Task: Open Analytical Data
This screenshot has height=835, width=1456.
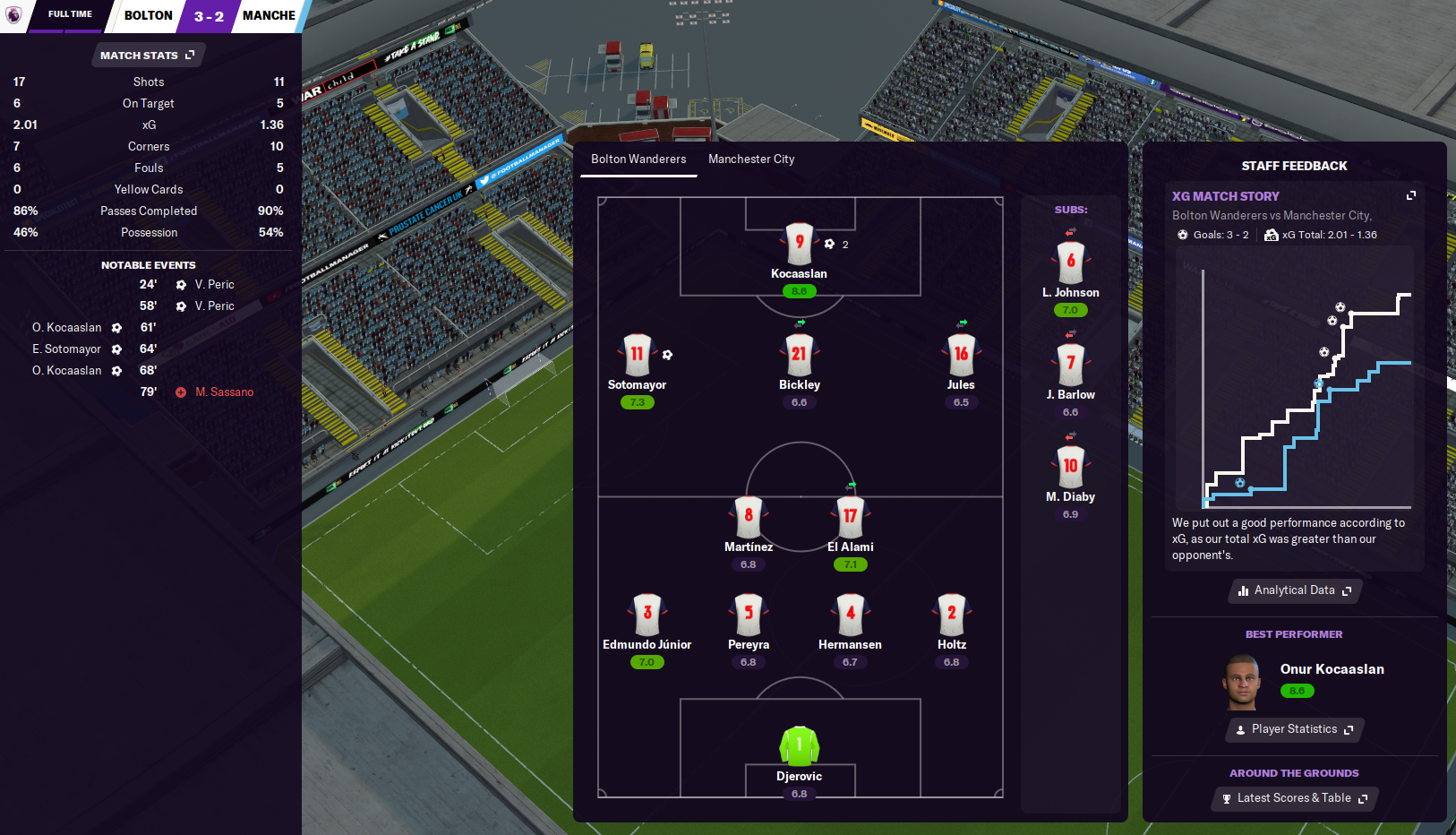Action: [x=1294, y=590]
